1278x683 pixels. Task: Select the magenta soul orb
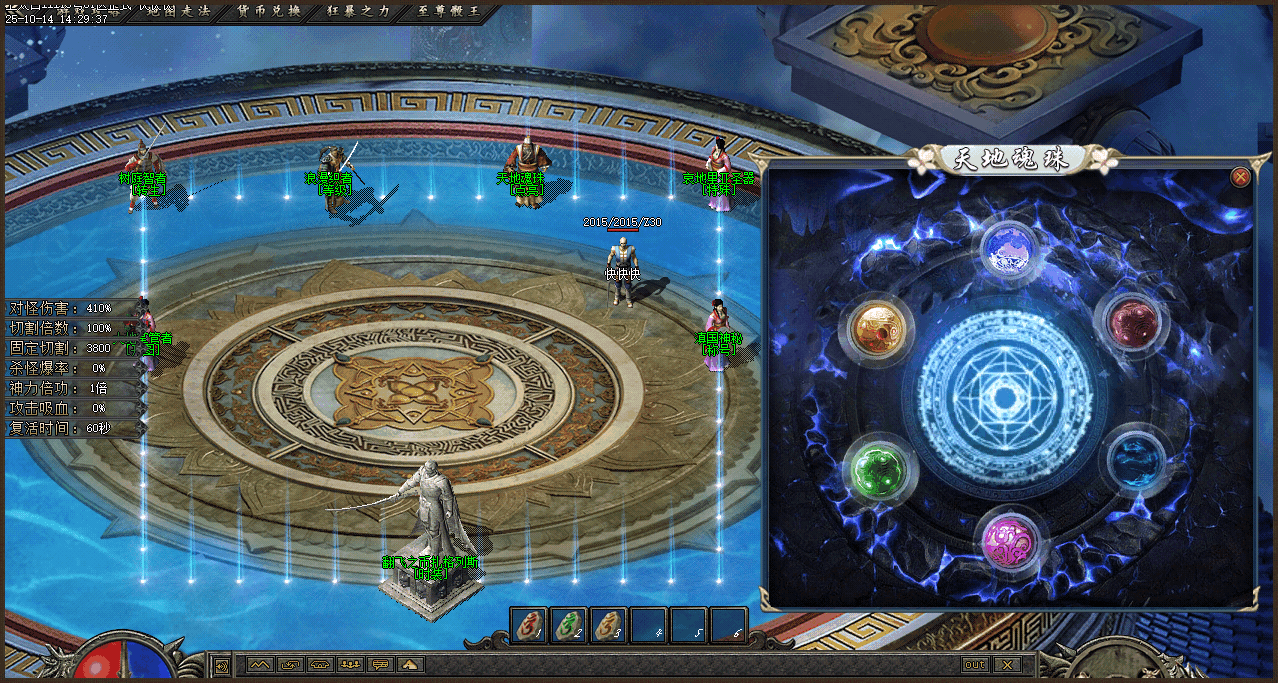point(1009,540)
